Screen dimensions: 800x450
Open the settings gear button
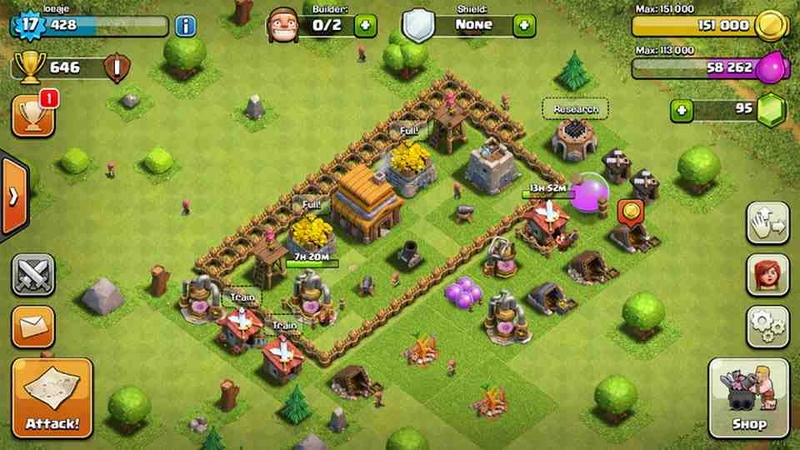click(x=768, y=327)
